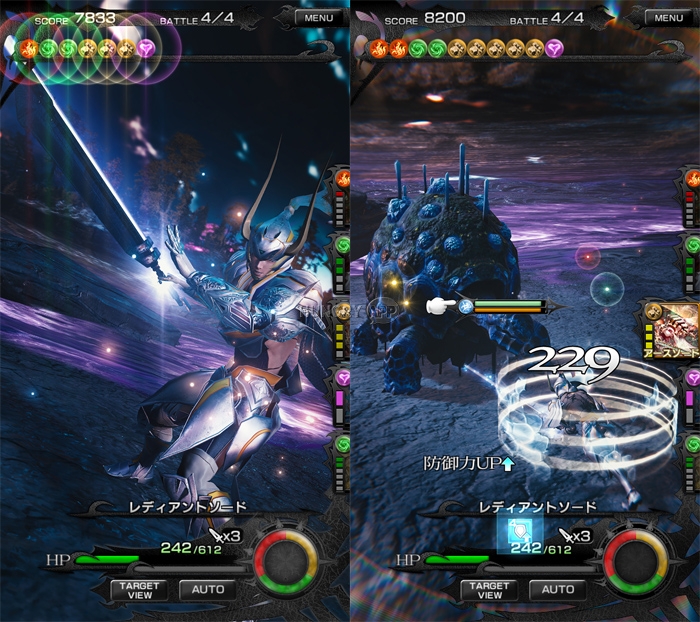
Task: Toggle TARGET VIEW on the score 7833 screen
Action: 139,590
